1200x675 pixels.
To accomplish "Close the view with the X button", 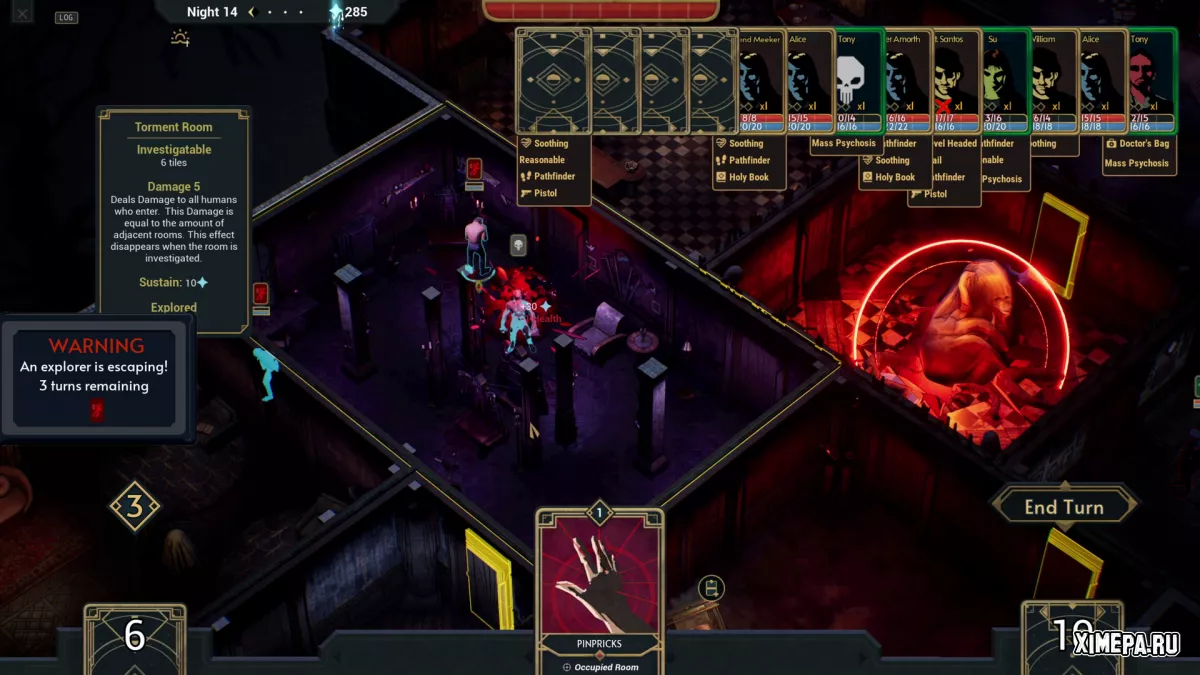I will pyautogui.click(x=23, y=13).
